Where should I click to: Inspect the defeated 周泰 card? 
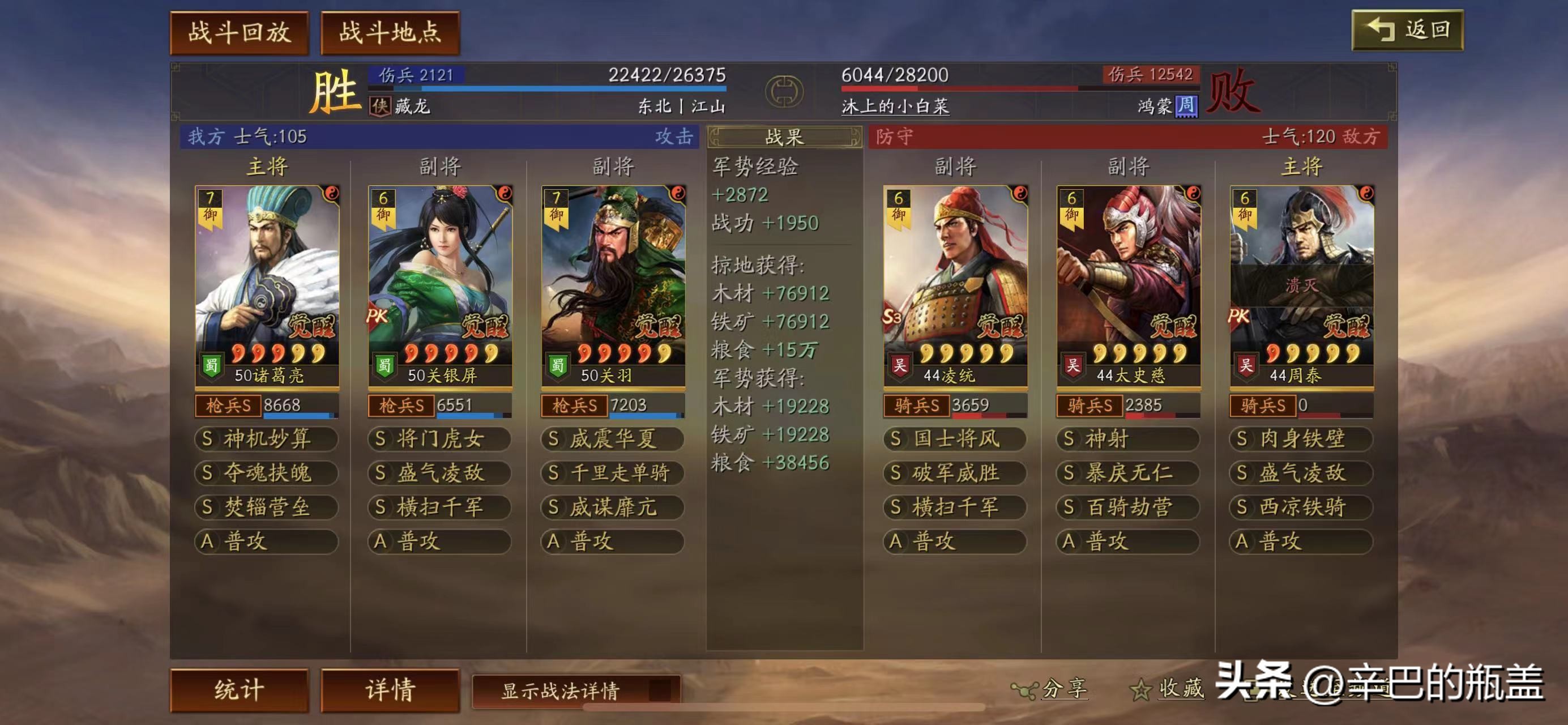[1301, 286]
